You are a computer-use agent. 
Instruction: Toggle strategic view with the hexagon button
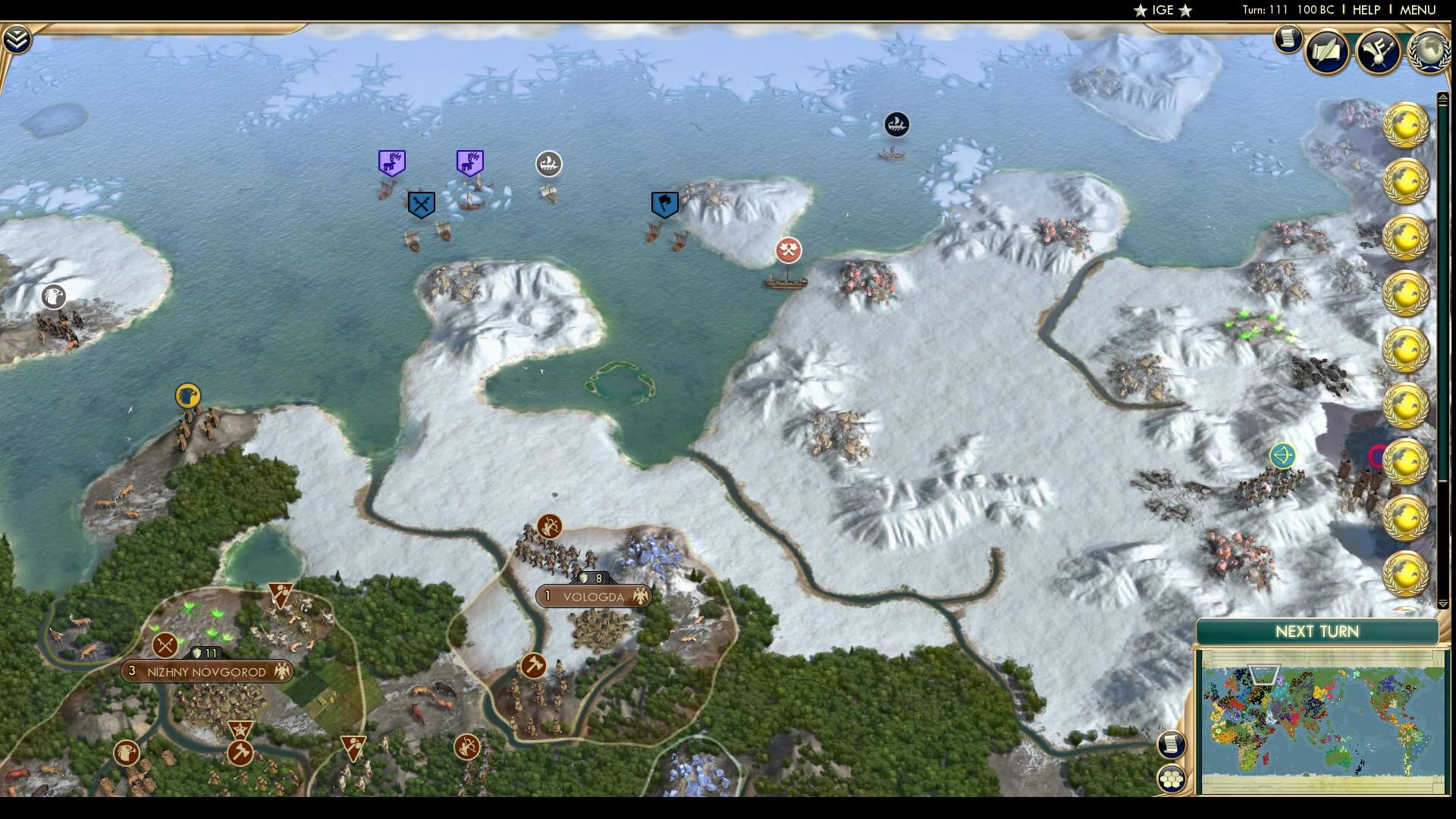(1173, 778)
